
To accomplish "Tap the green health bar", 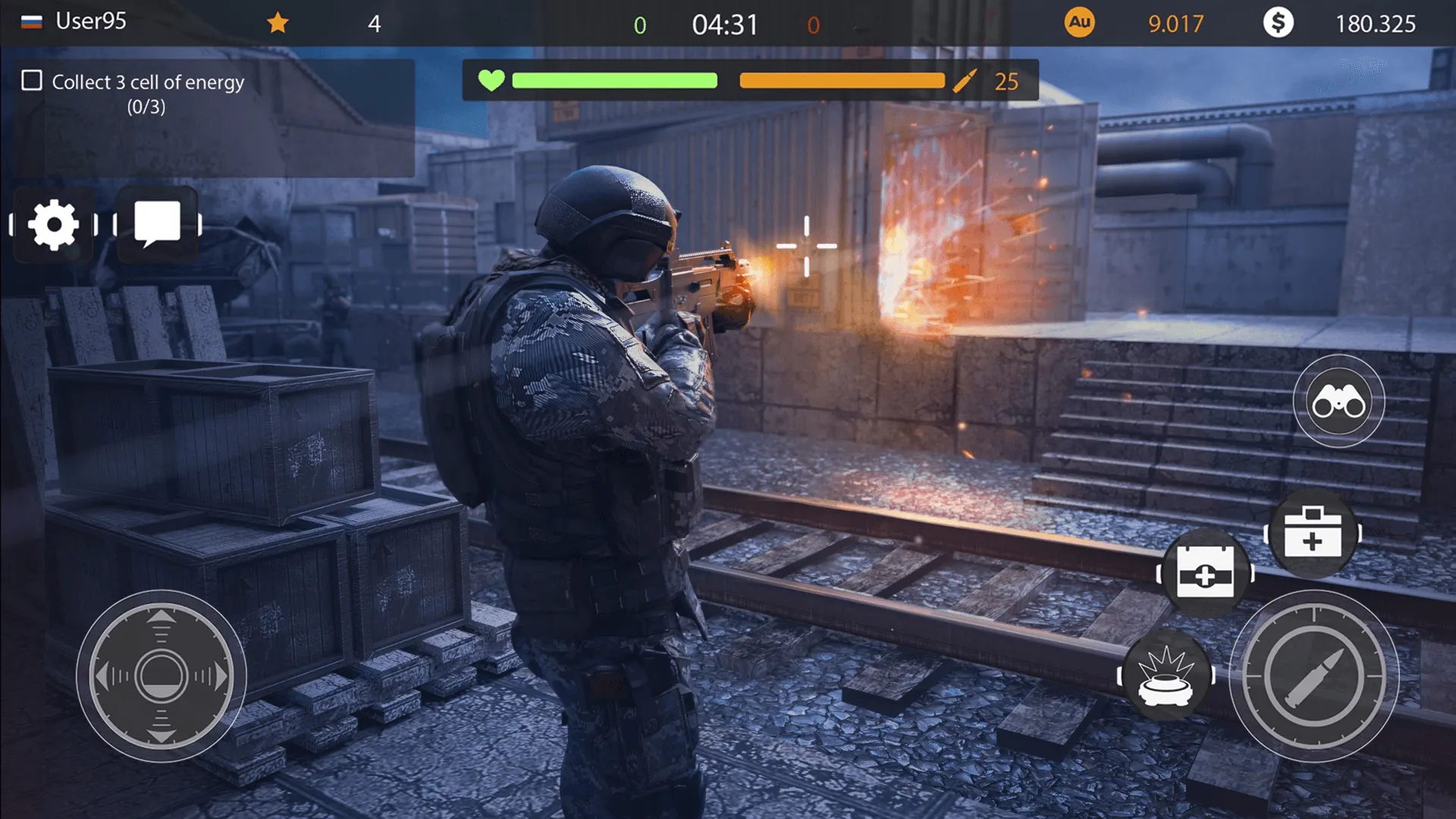I will [614, 80].
